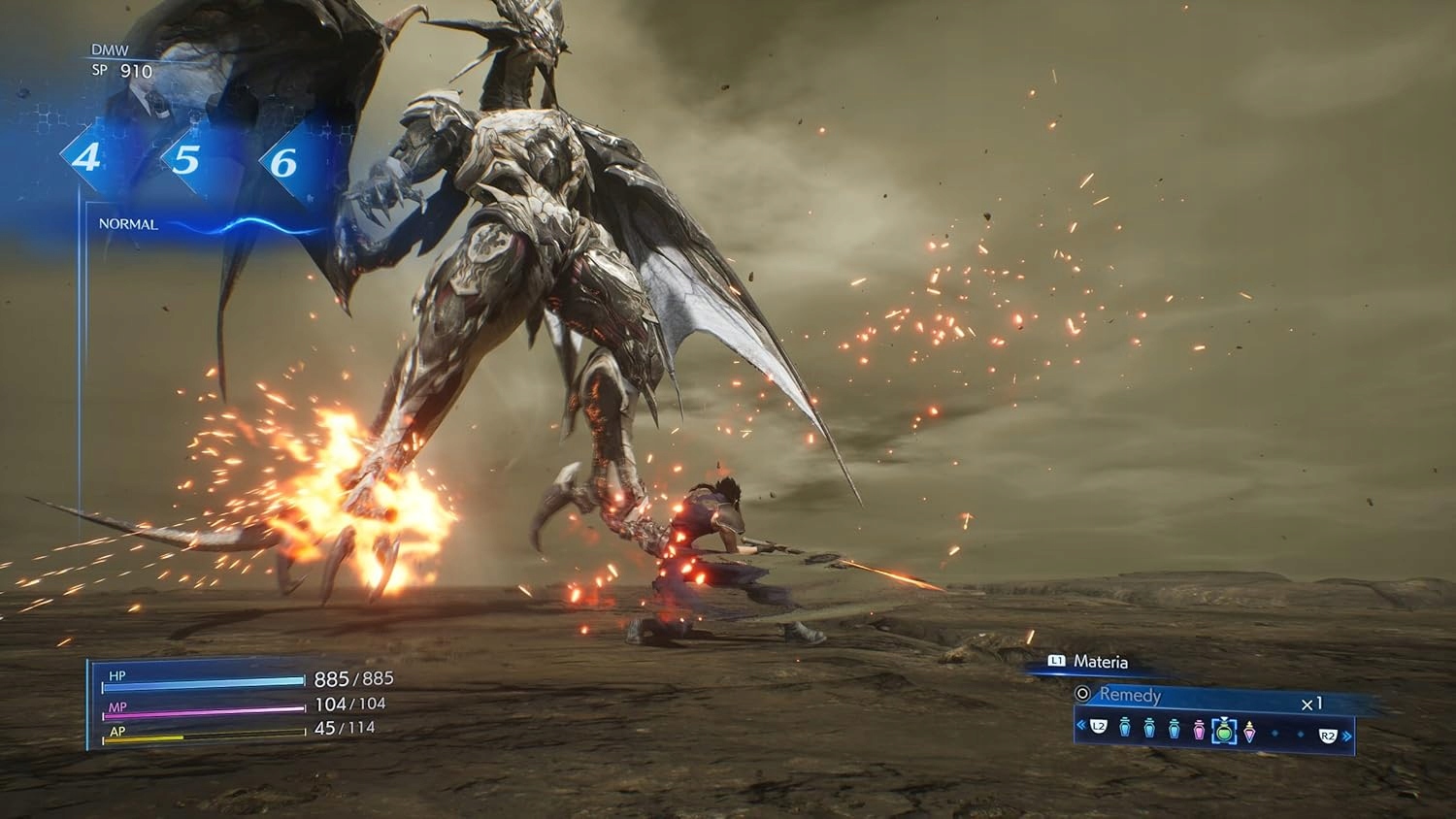The image size is (1456, 819).
Task: Select the green Remedy flask icon
Action: [x=1224, y=730]
